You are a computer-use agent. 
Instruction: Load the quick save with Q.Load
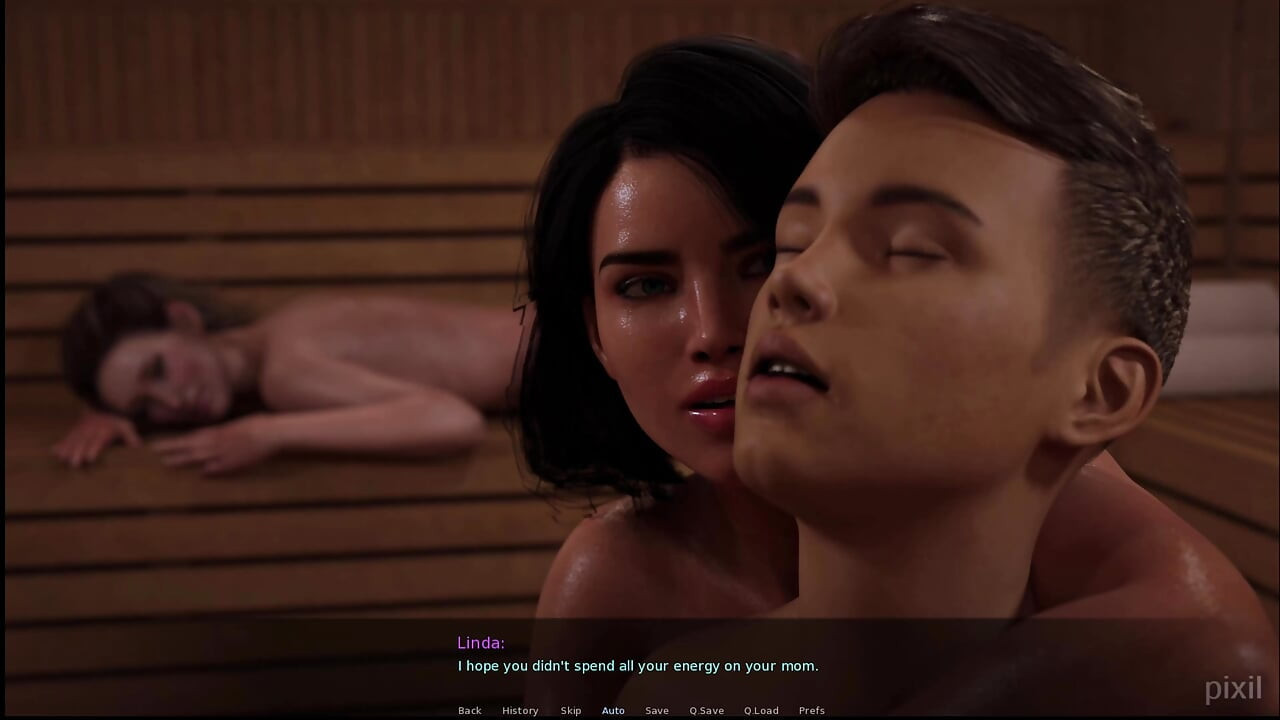click(761, 711)
